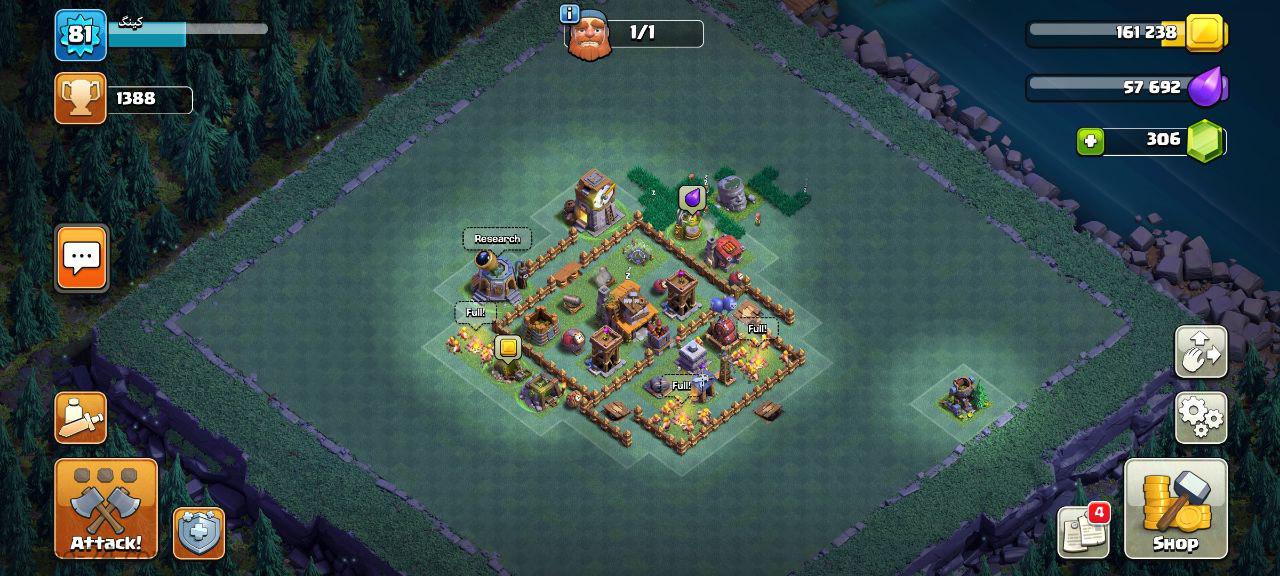The height and width of the screenshot is (576, 1280).
Task: Open the Research label on the laboratory
Action: click(x=497, y=239)
